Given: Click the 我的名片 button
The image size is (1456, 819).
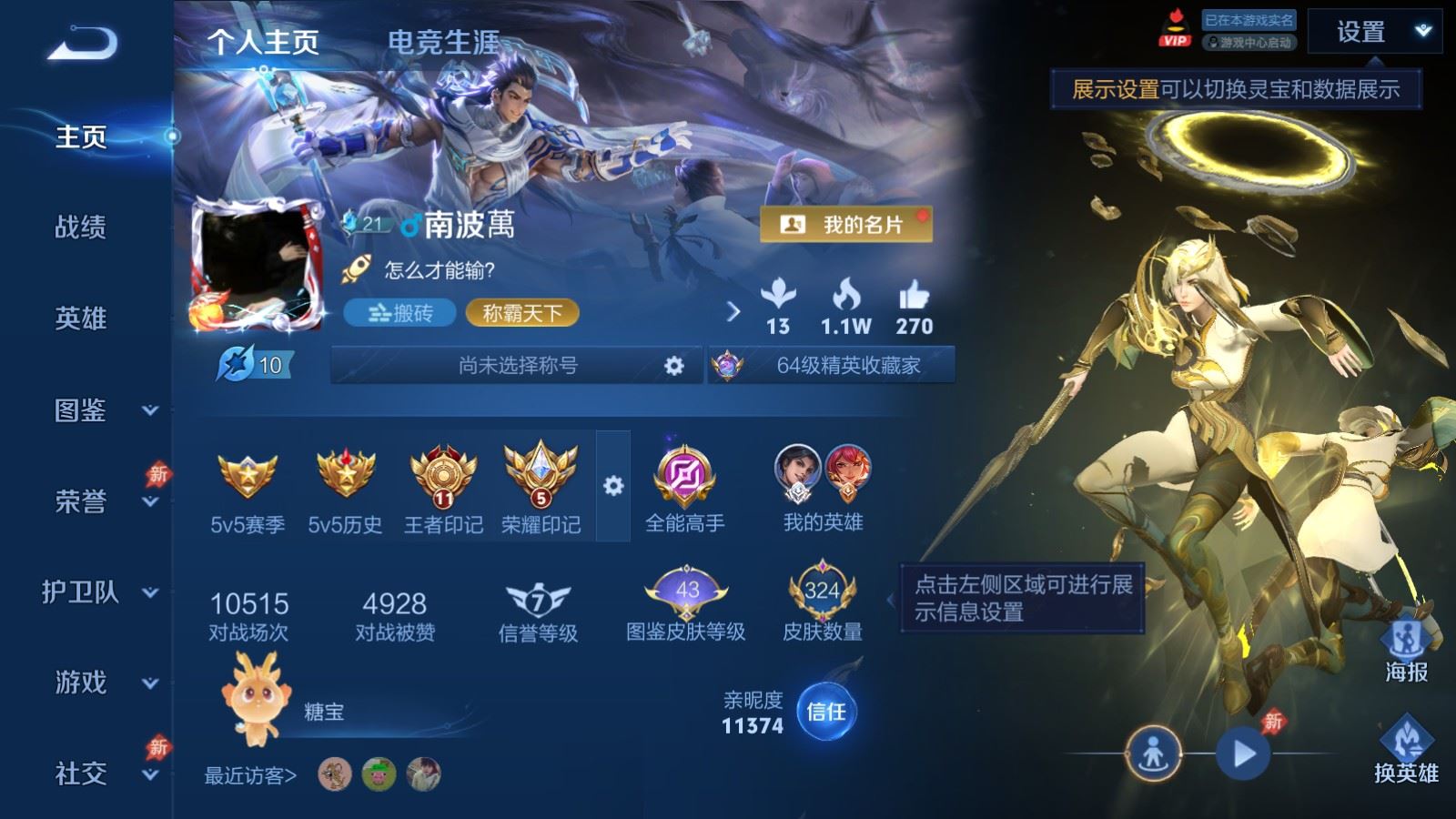Looking at the screenshot, I should click(845, 224).
